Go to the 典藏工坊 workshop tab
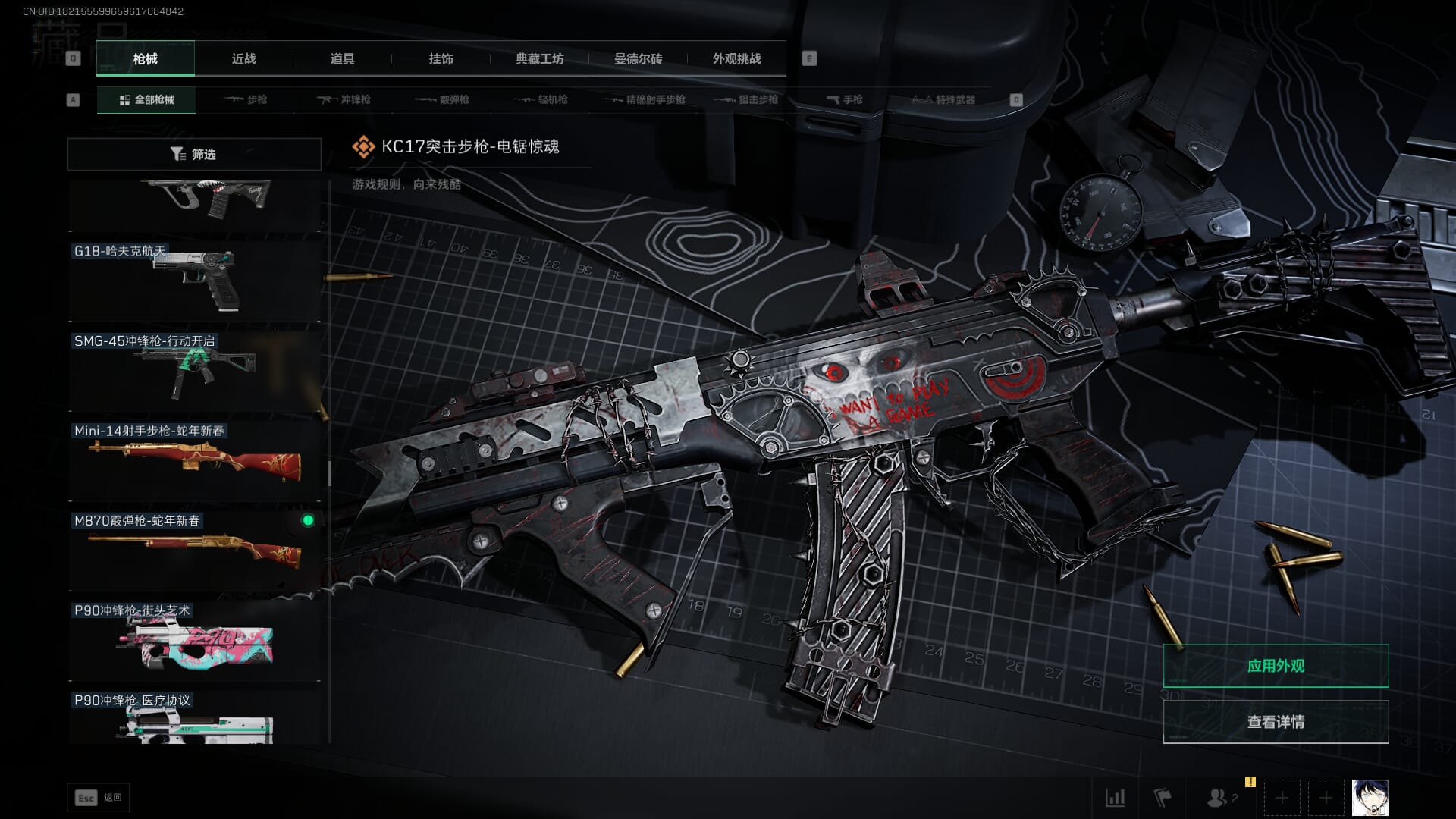The height and width of the screenshot is (819, 1456). coord(539,59)
